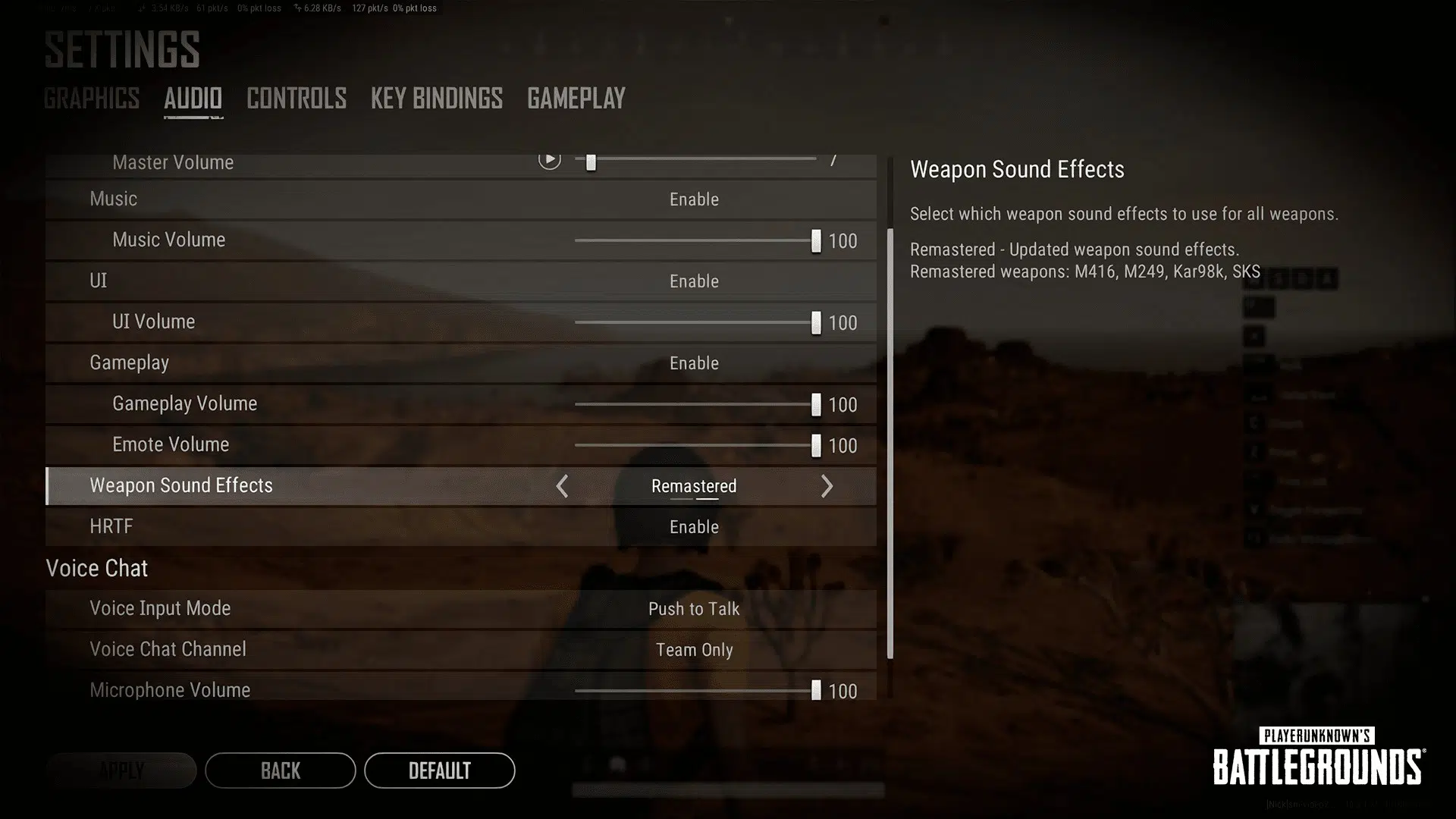Click the Emote Volume slider handle
The width and height of the screenshot is (1456, 819).
pos(816,445)
